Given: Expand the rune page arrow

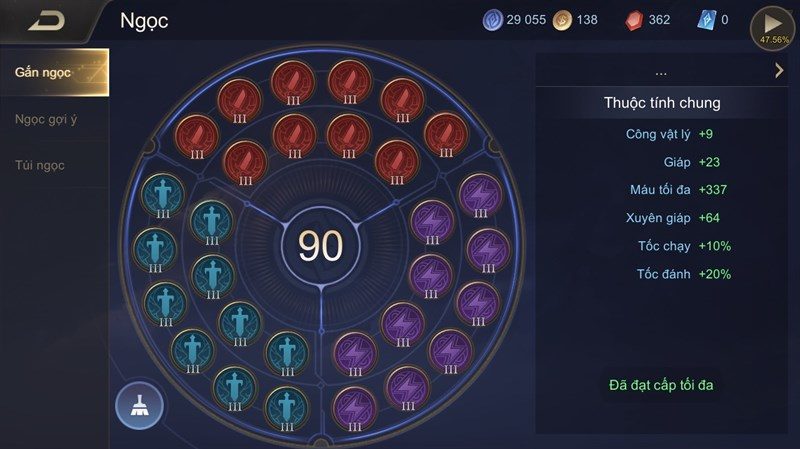Looking at the screenshot, I should 779,70.
